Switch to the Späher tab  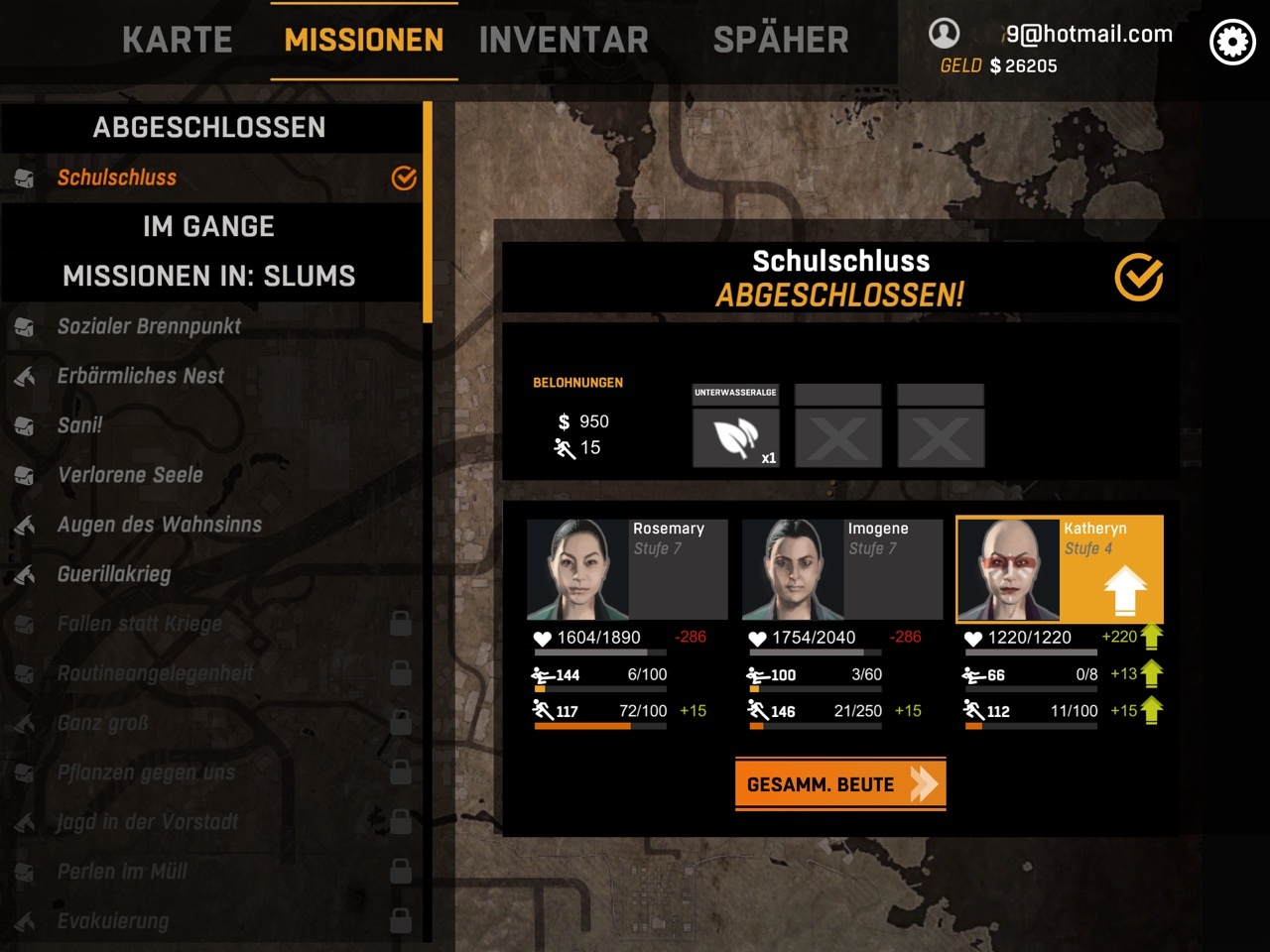pos(781,40)
